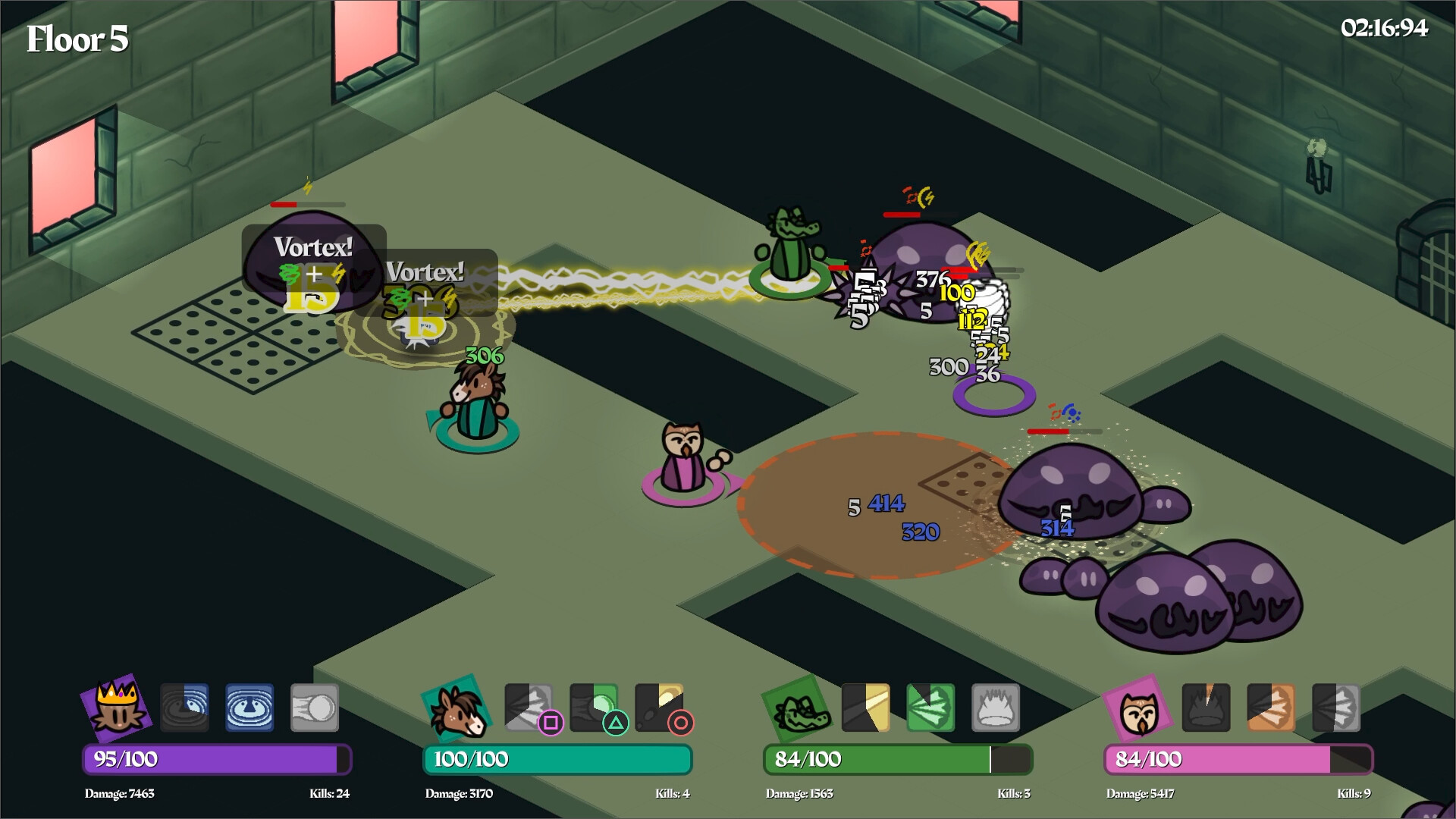Image resolution: width=1456 pixels, height=819 pixels.
Task: Select the horse character portrait
Action: tap(457, 708)
